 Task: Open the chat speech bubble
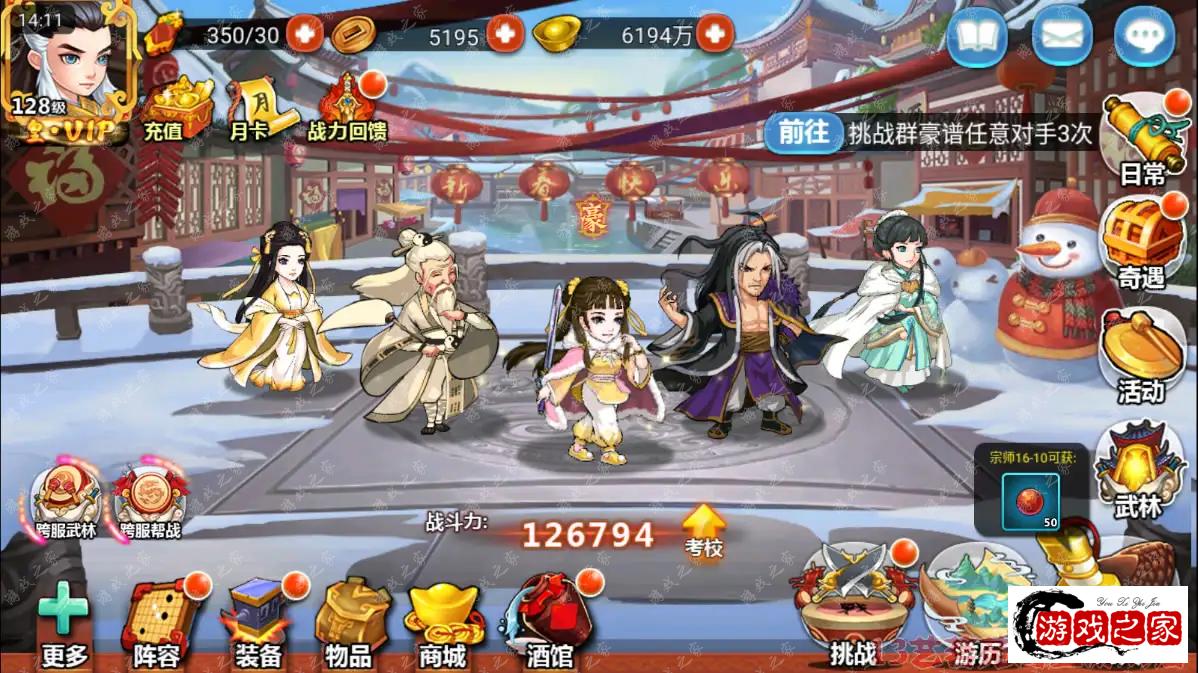1143,38
